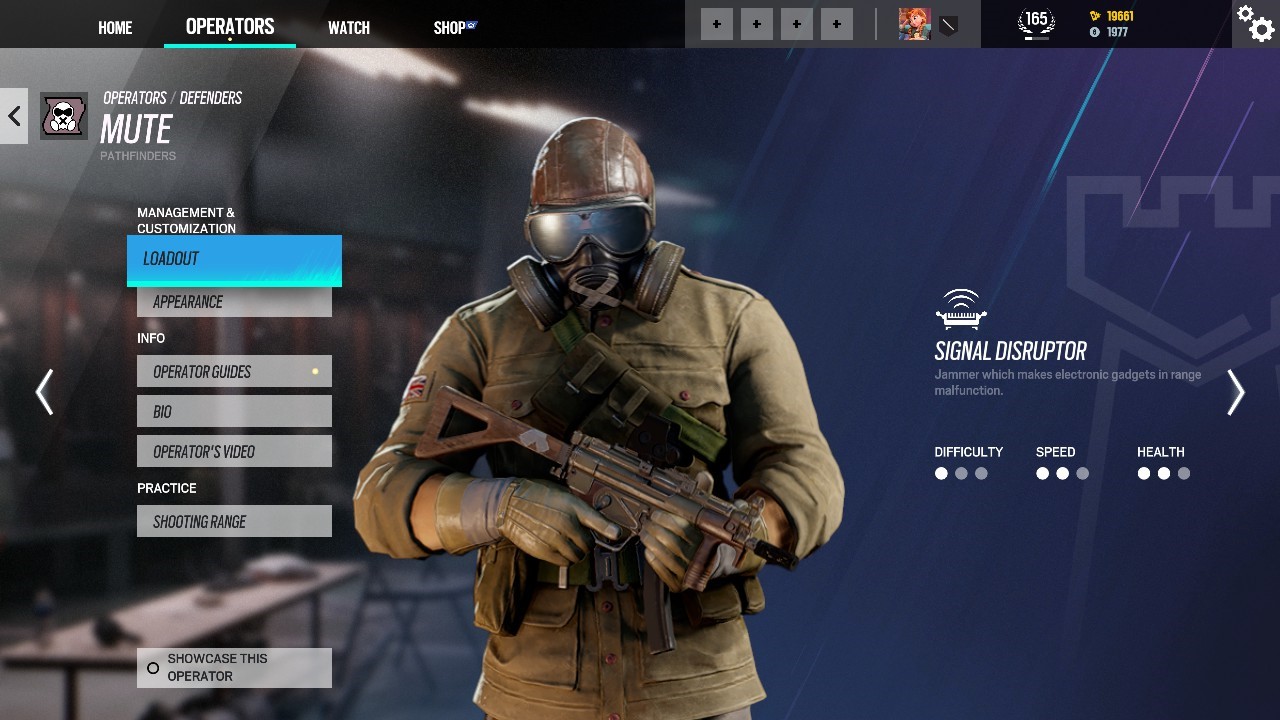The height and width of the screenshot is (720, 1280).
Task: Select the Appearance customization option
Action: point(234,301)
